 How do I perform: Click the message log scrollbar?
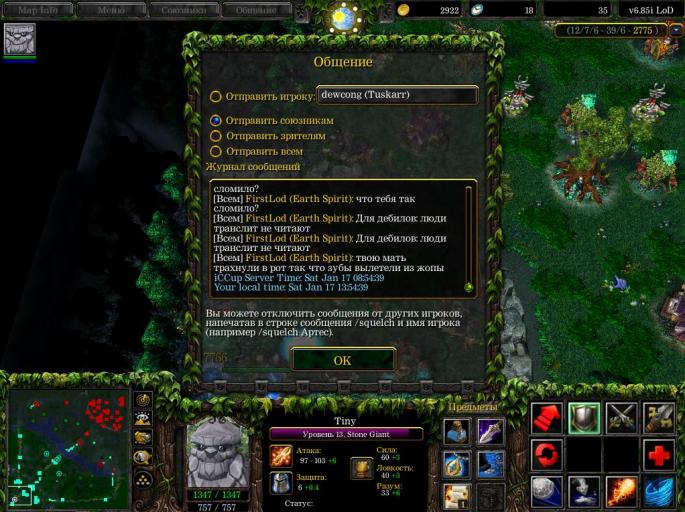point(469,236)
